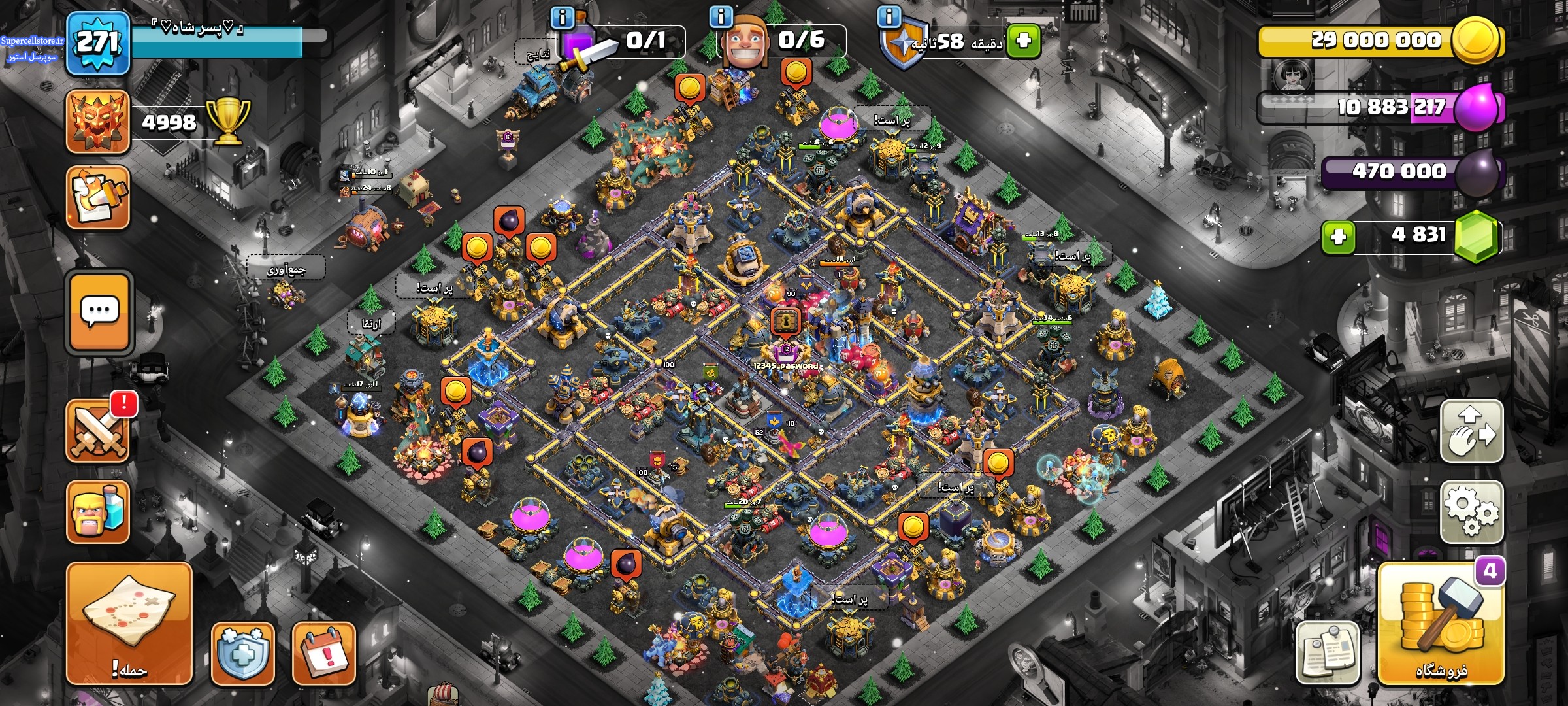Open the shop with hammer and coins

[1441, 624]
